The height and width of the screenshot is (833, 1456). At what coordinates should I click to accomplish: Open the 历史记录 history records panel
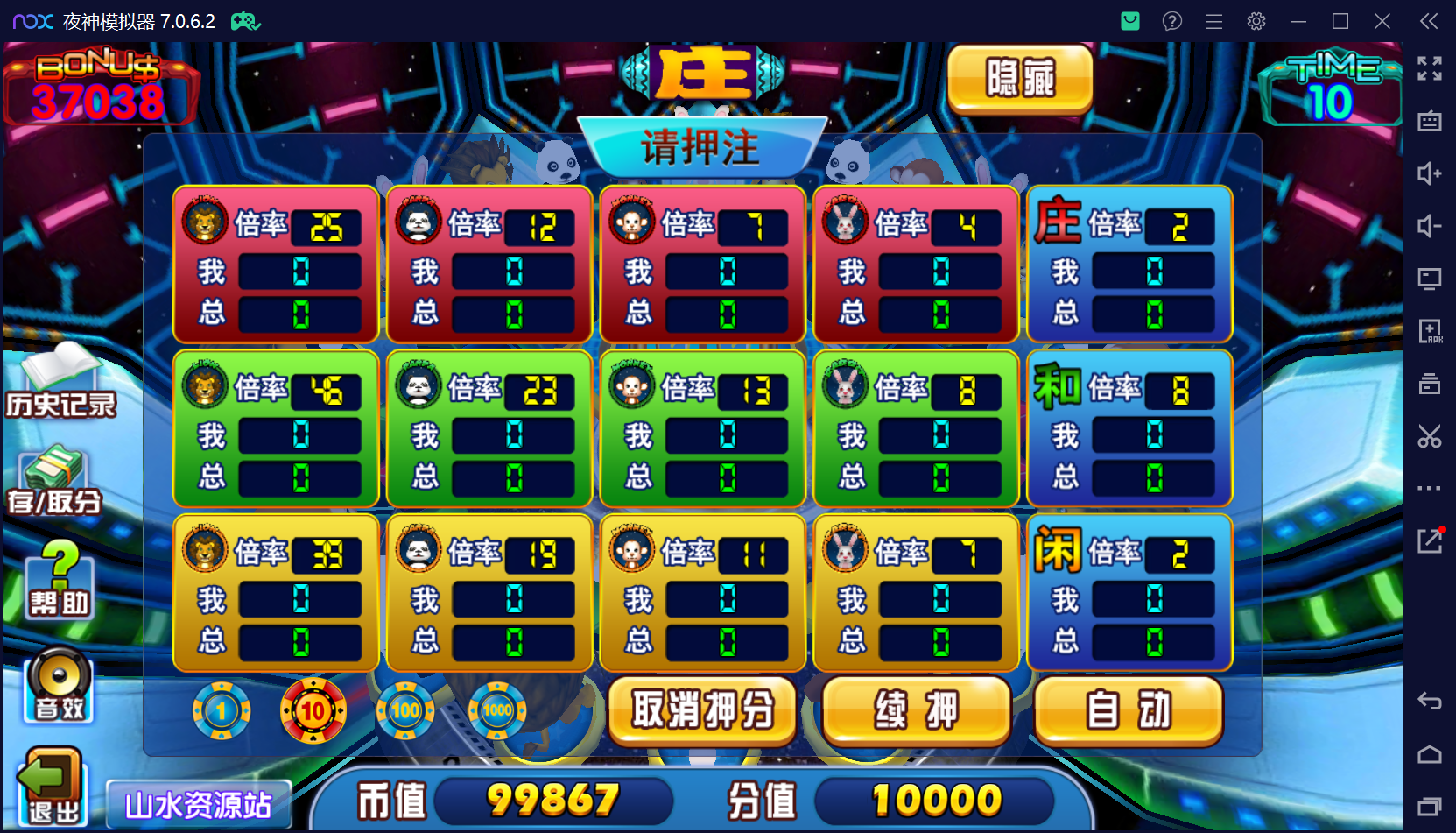click(x=60, y=384)
